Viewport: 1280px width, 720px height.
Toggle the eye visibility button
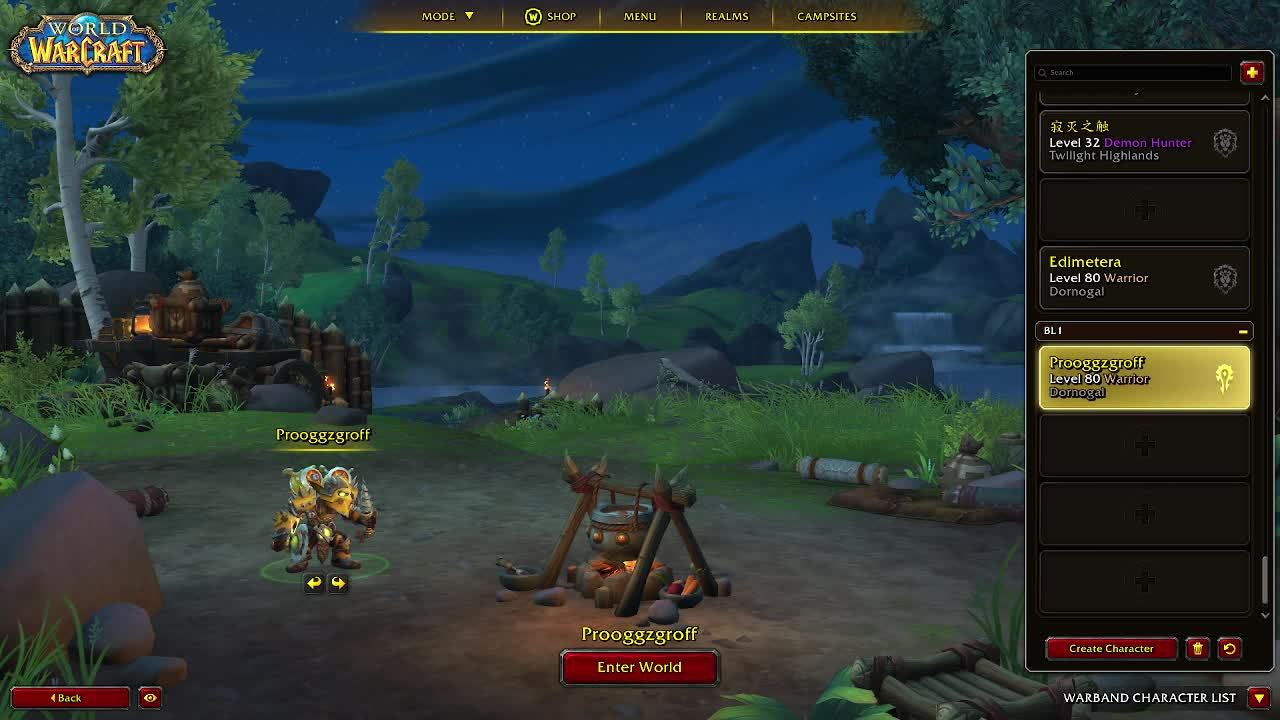pyautogui.click(x=150, y=697)
